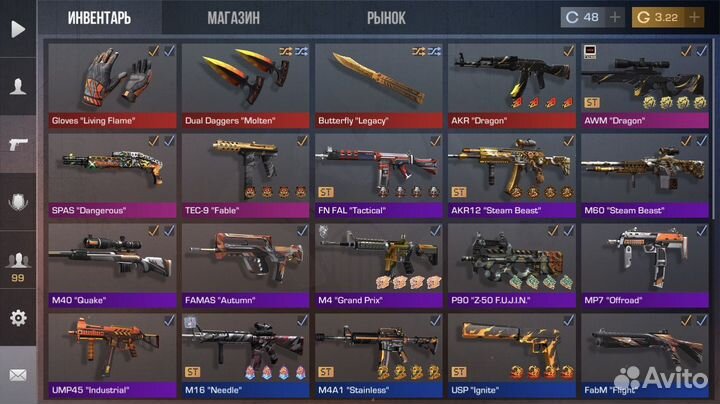Select the AWM "Dragon" sniper skin
Image resolution: width=720 pixels, height=404 pixels.
click(x=644, y=84)
